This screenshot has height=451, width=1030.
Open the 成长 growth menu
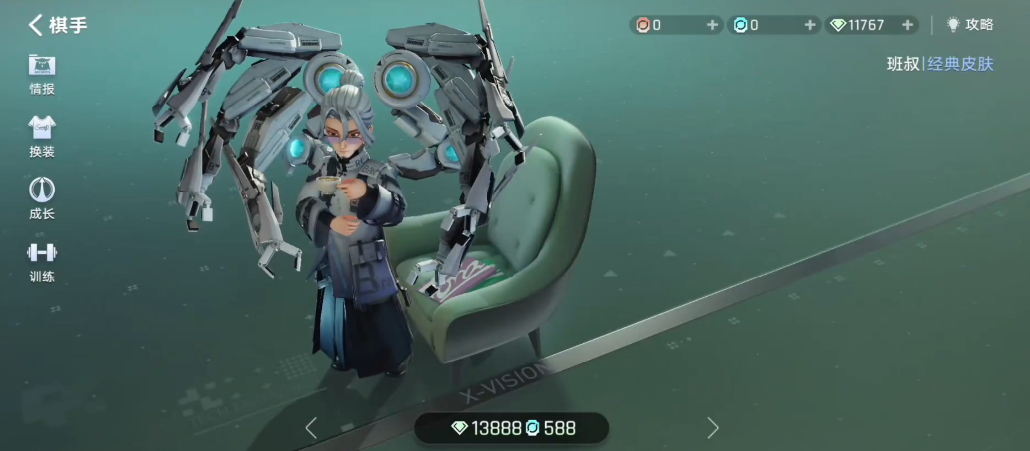(42, 199)
